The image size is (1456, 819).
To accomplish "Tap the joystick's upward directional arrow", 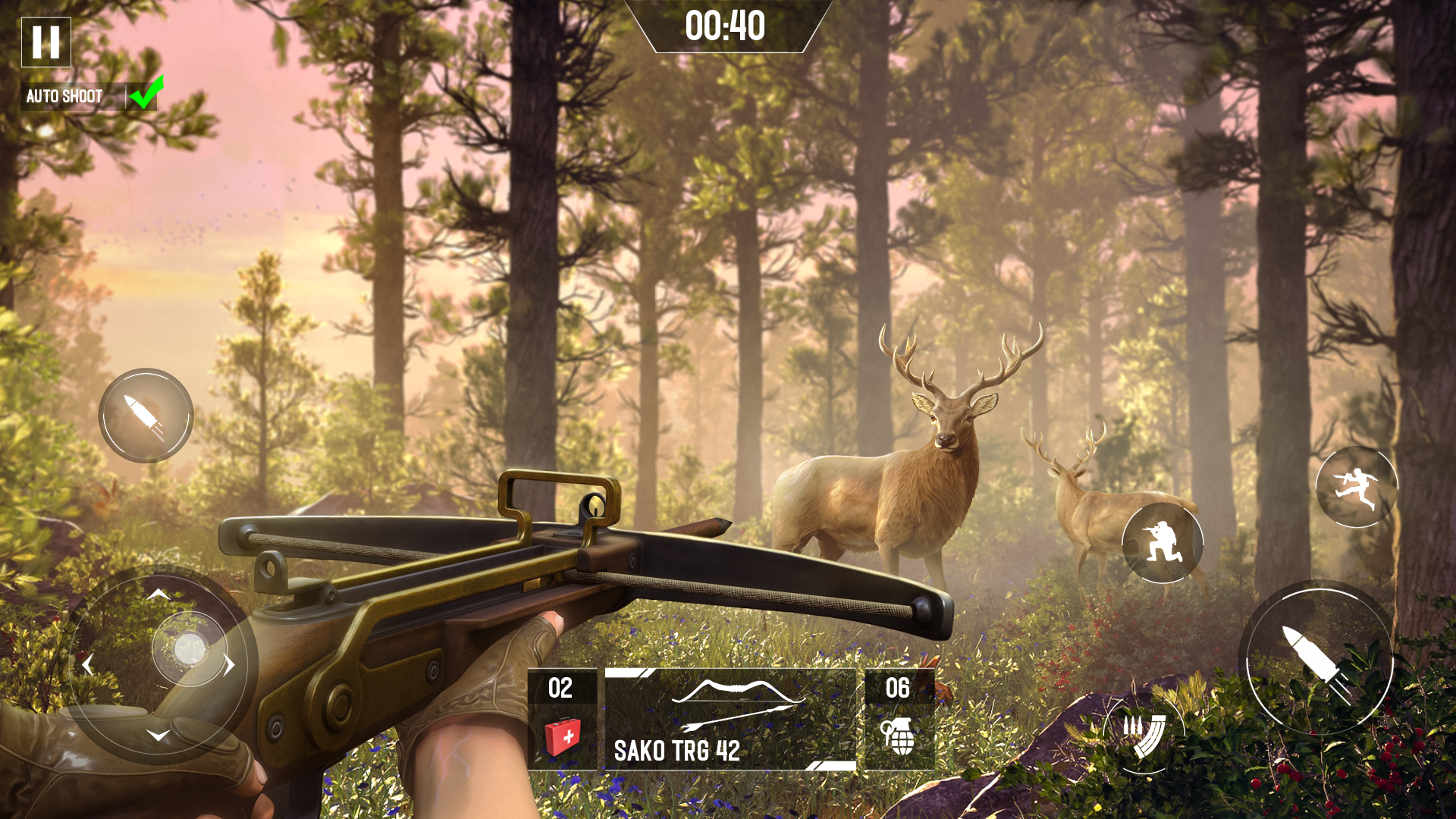I will [x=160, y=592].
